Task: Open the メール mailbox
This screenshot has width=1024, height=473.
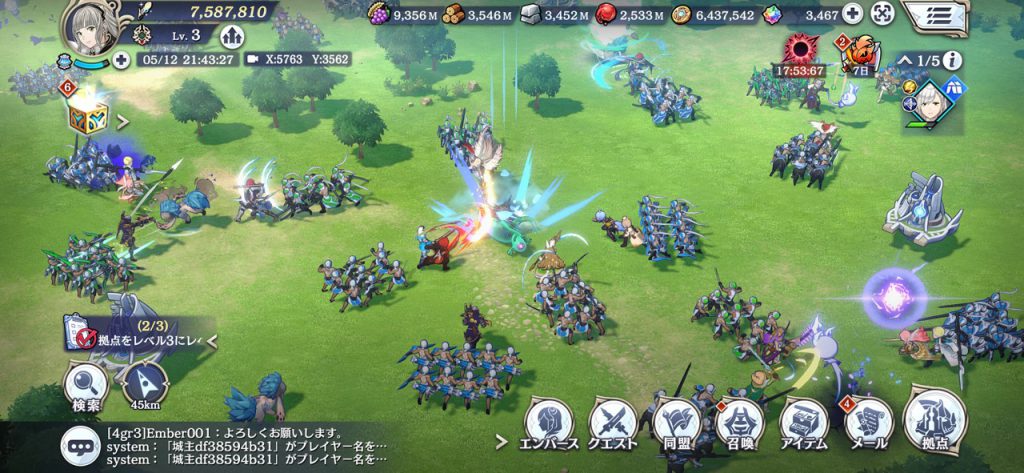Action: pyautogui.click(x=866, y=425)
